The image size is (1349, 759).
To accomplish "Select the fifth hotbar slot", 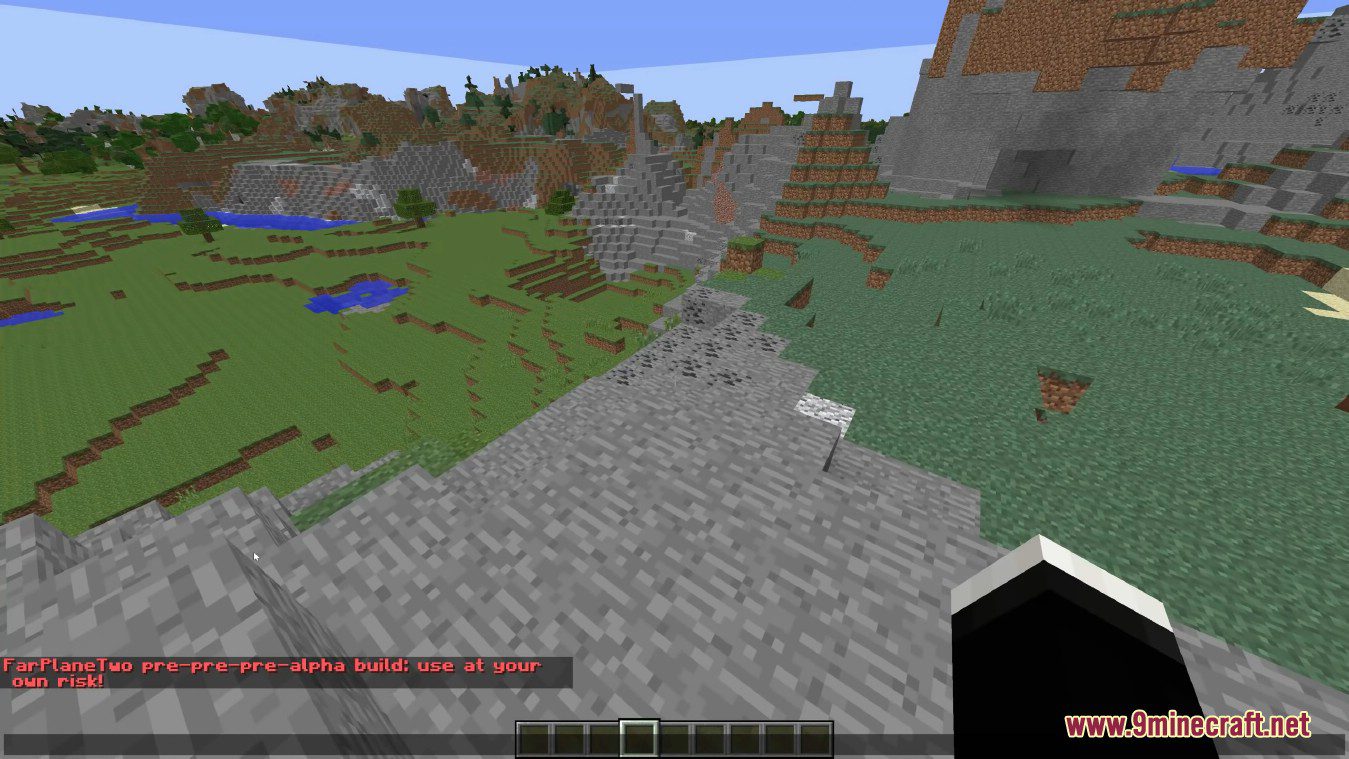I will tap(675, 735).
